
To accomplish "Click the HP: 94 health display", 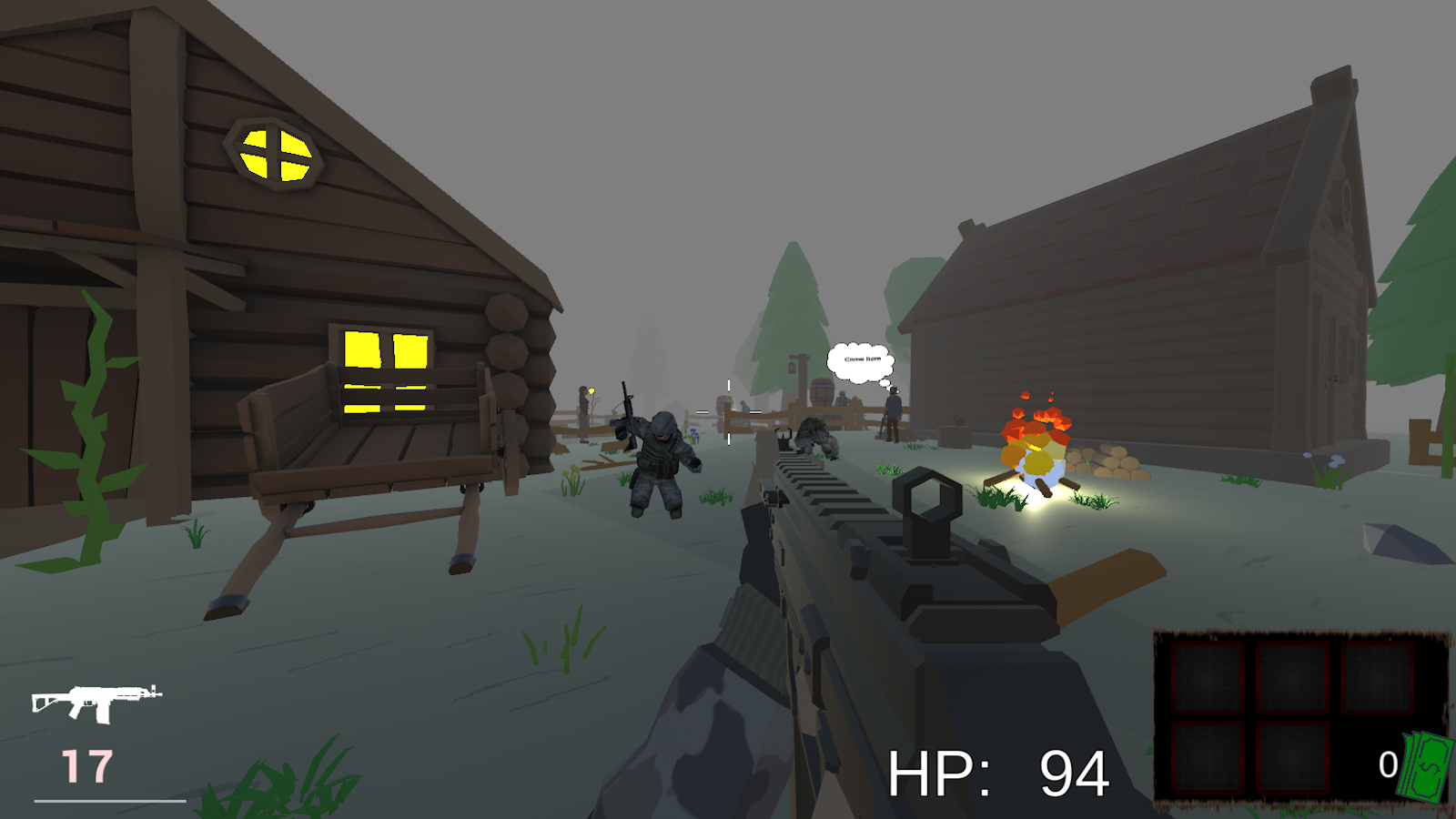I will pyautogui.click(x=996, y=772).
